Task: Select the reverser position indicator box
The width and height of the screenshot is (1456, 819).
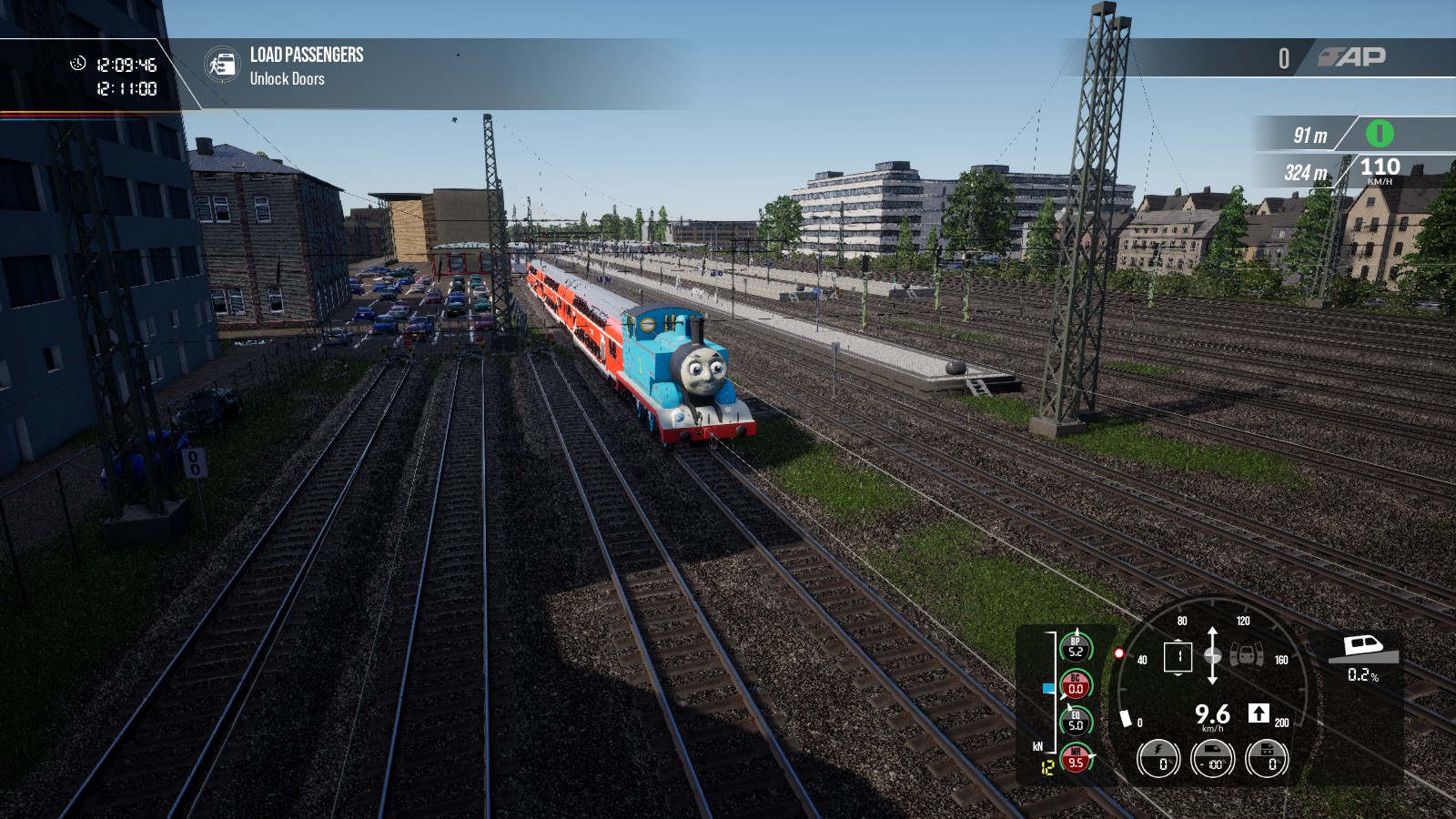Action: [x=1178, y=656]
